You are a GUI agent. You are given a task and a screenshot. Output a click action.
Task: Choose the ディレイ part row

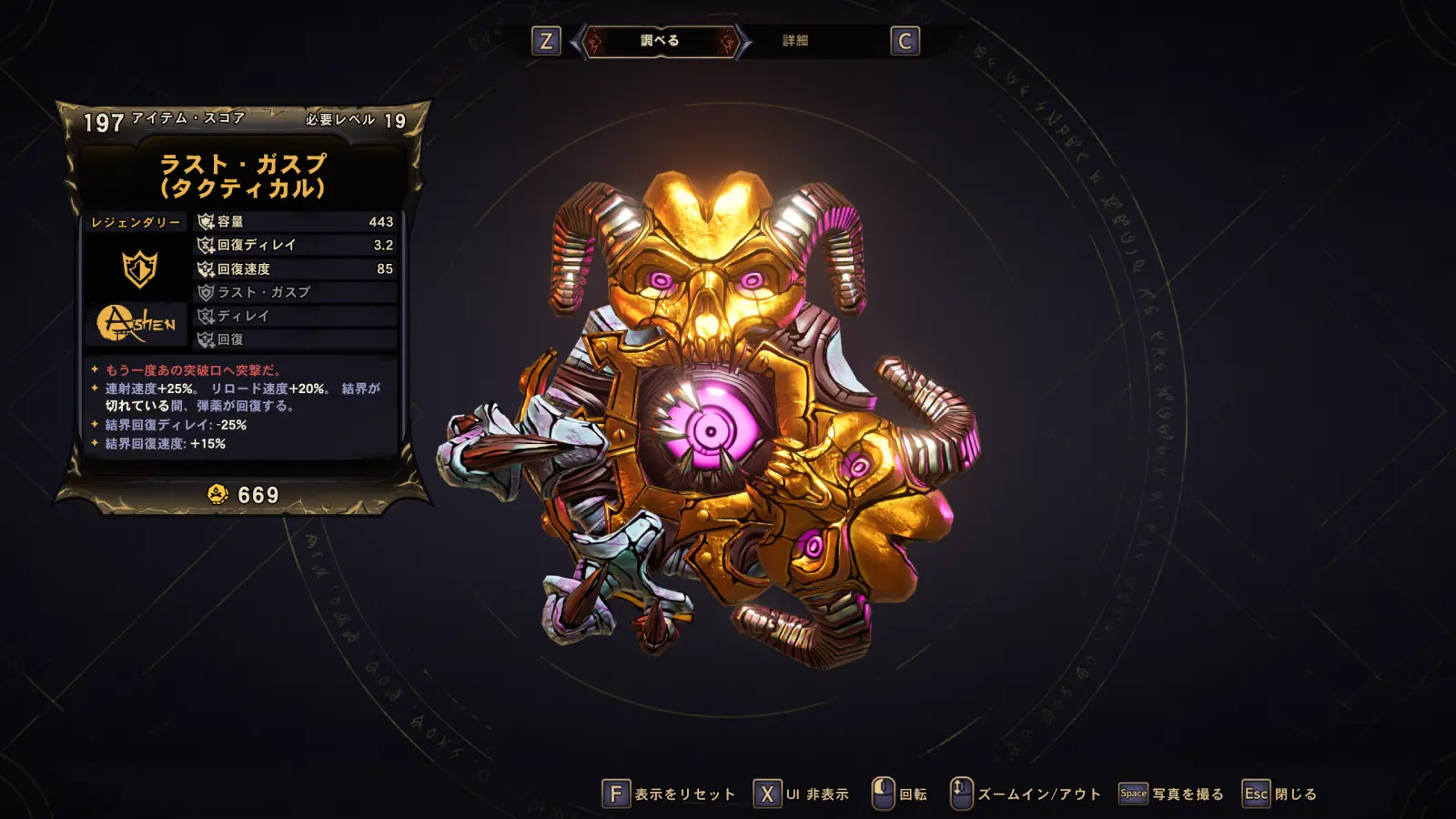(x=296, y=317)
